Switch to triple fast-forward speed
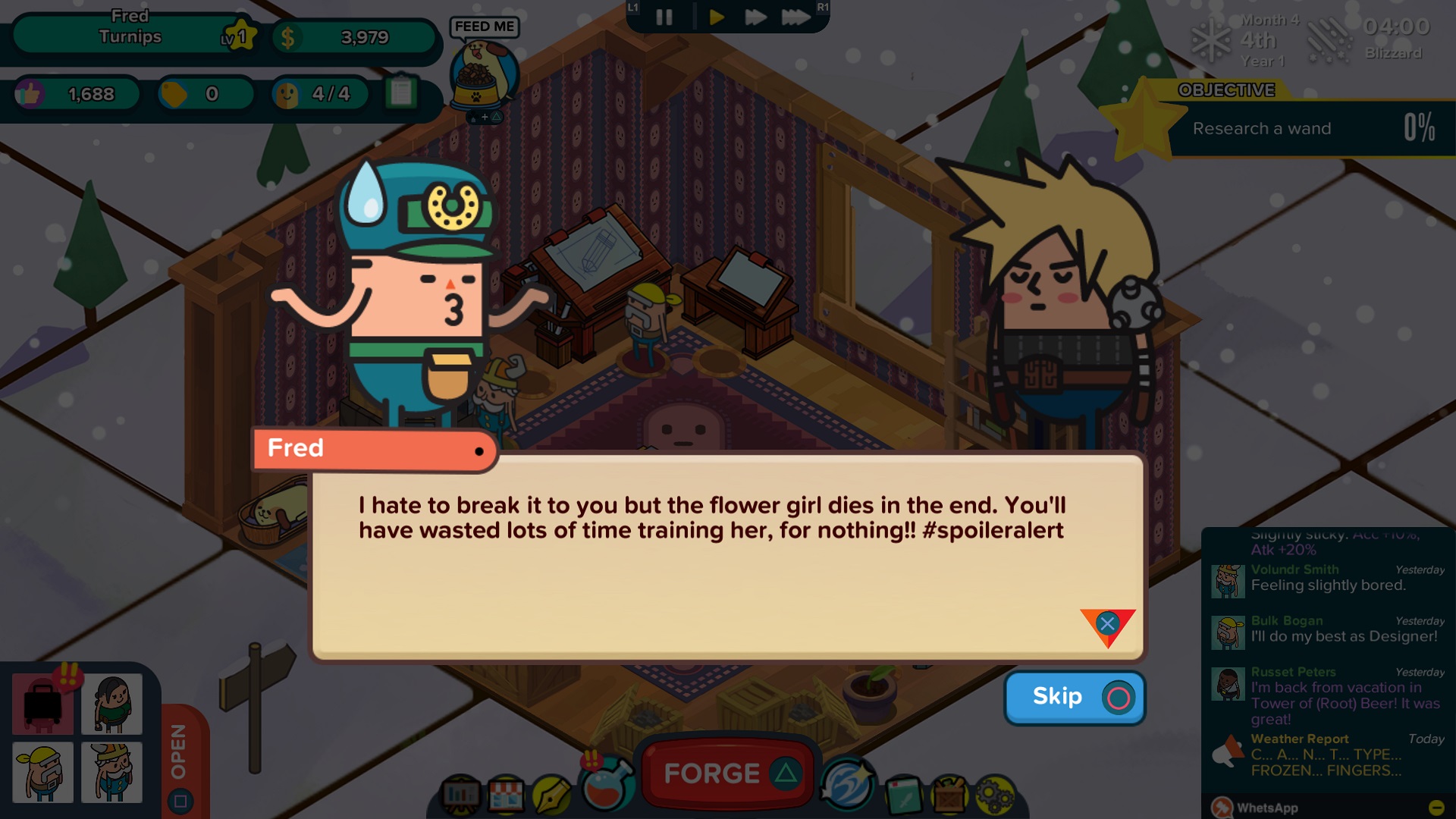The width and height of the screenshot is (1456, 819). pos(795,17)
